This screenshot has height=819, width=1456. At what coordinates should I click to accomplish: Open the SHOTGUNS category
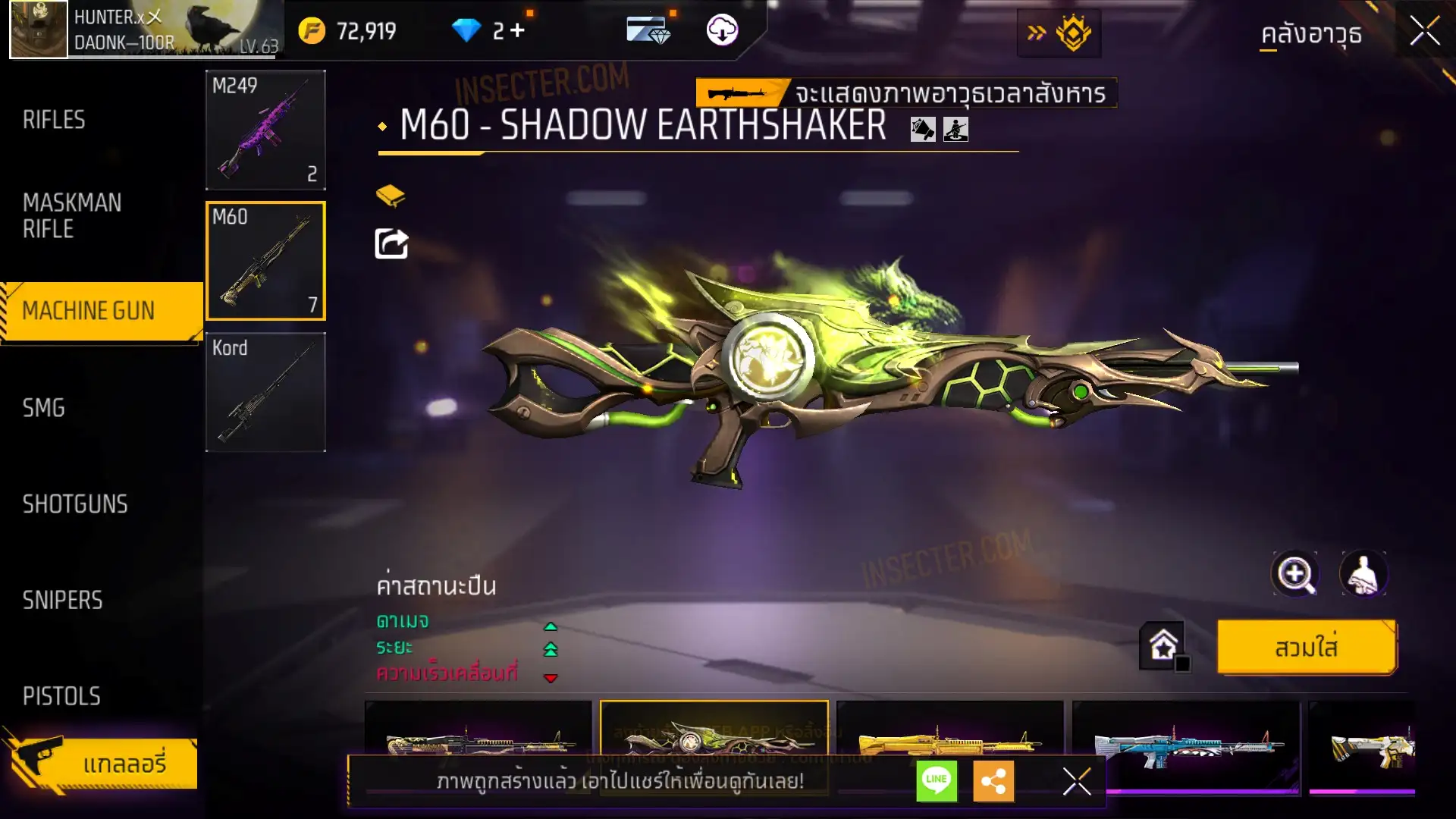(x=75, y=504)
